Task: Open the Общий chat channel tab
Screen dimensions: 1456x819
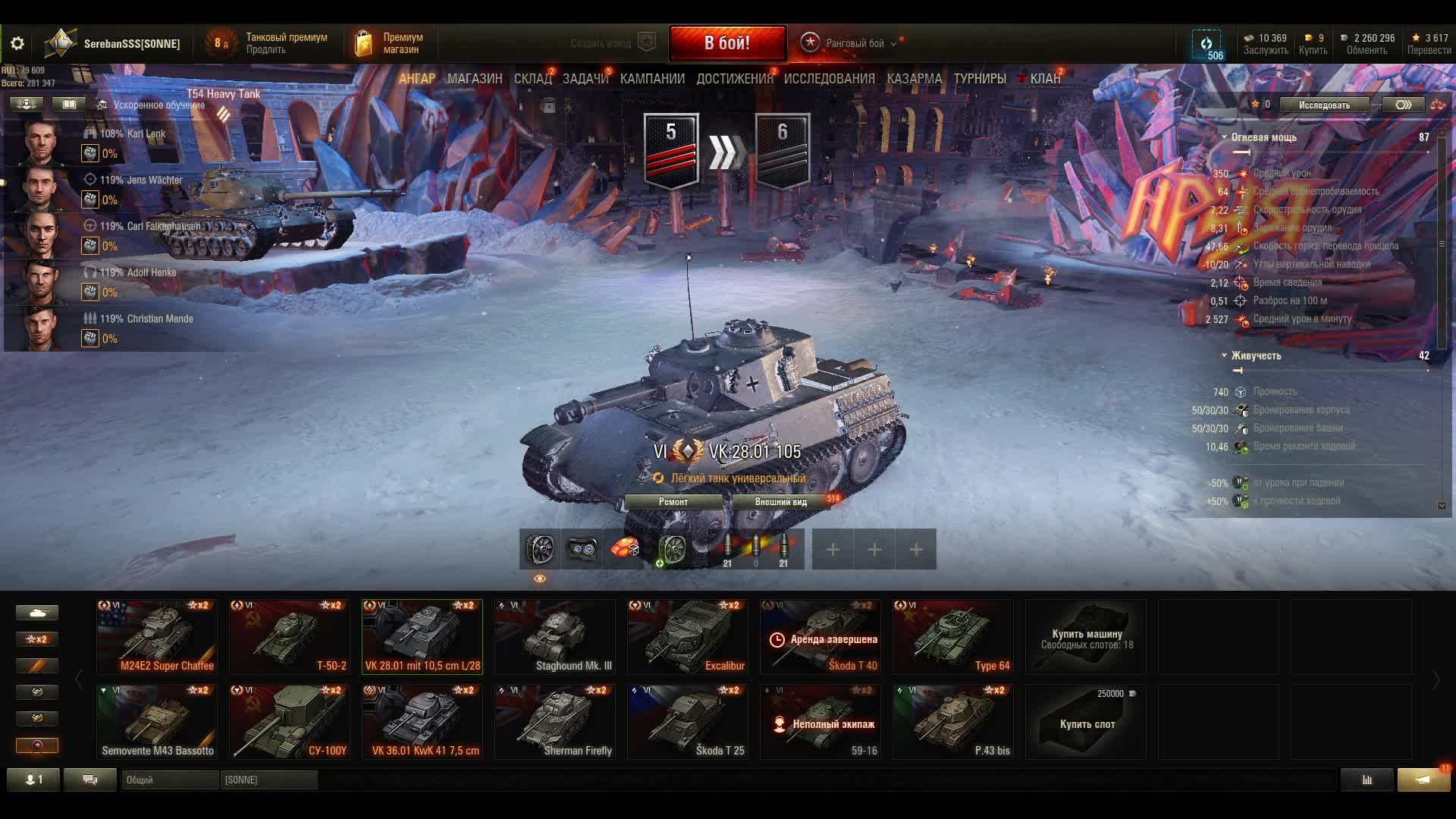Action: coord(169,780)
